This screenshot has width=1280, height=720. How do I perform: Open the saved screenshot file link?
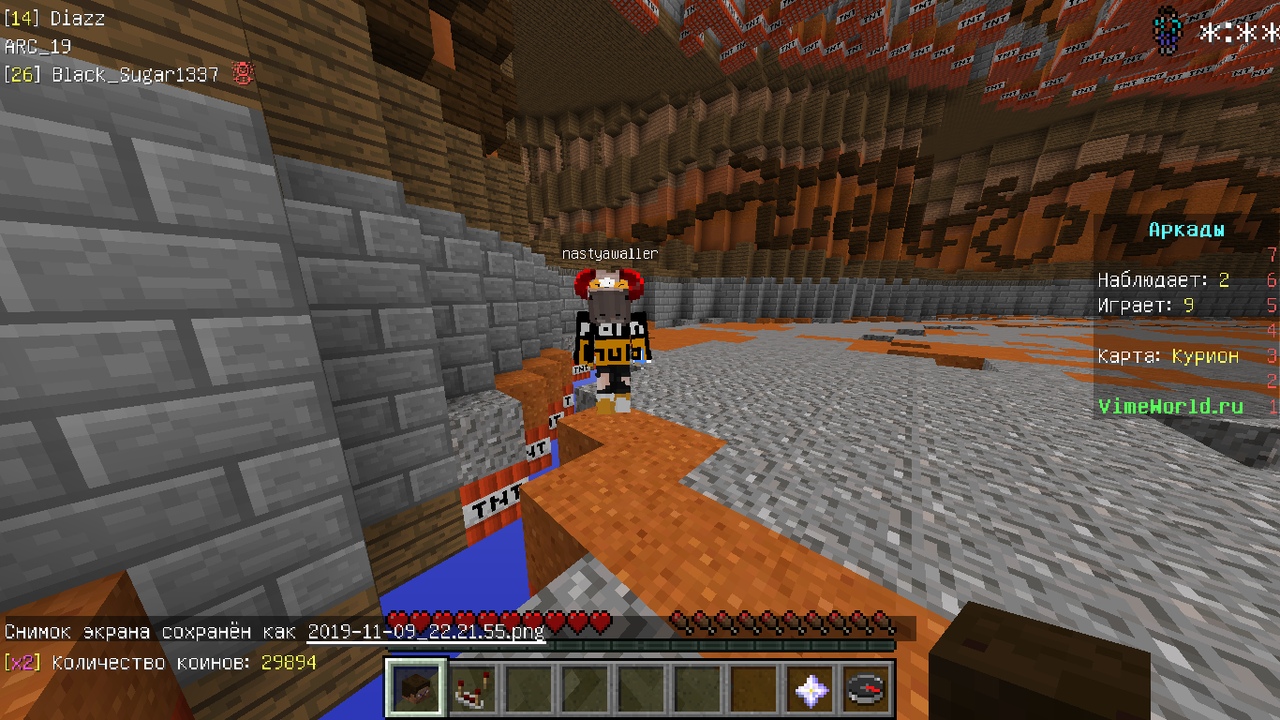click(425, 632)
